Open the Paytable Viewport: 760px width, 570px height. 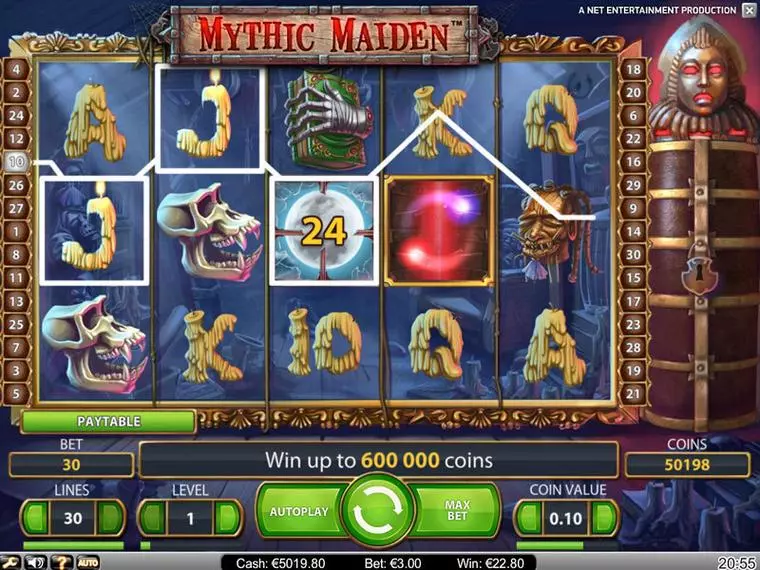click(108, 422)
